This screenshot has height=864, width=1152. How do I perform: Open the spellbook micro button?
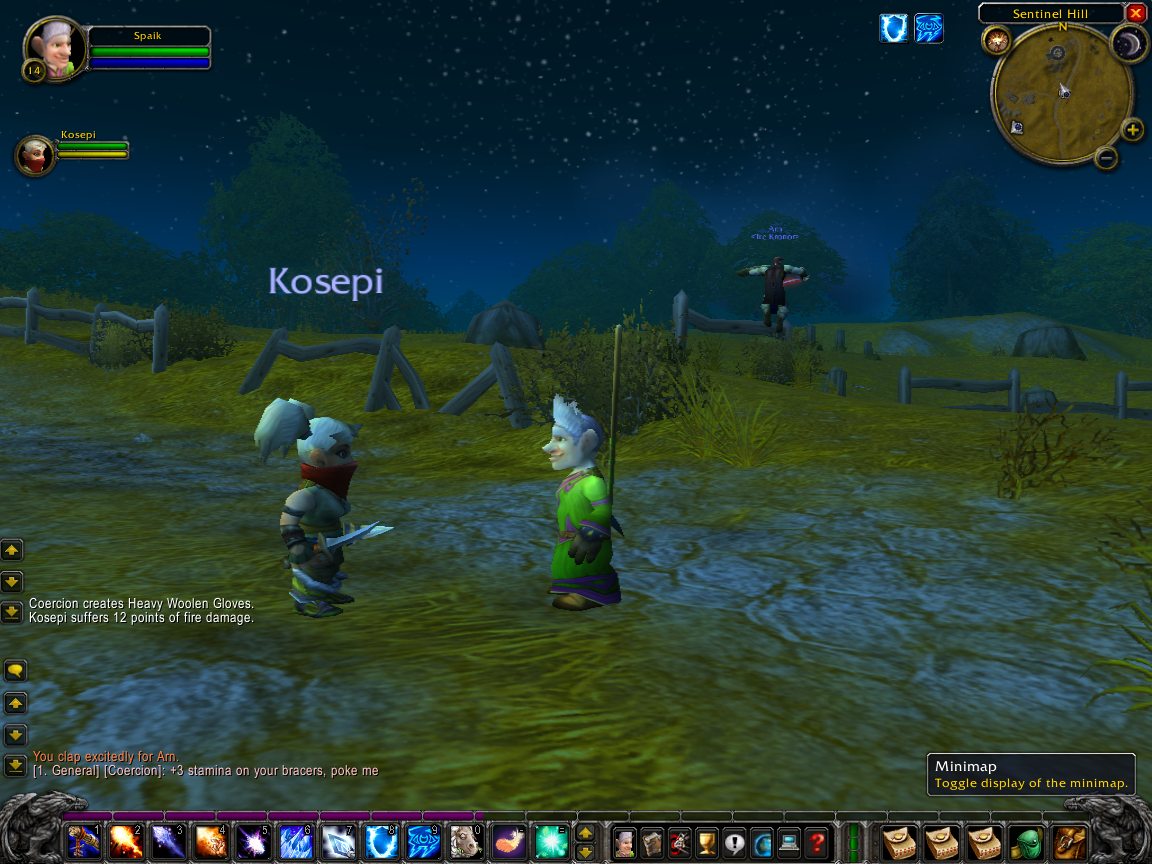click(652, 842)
